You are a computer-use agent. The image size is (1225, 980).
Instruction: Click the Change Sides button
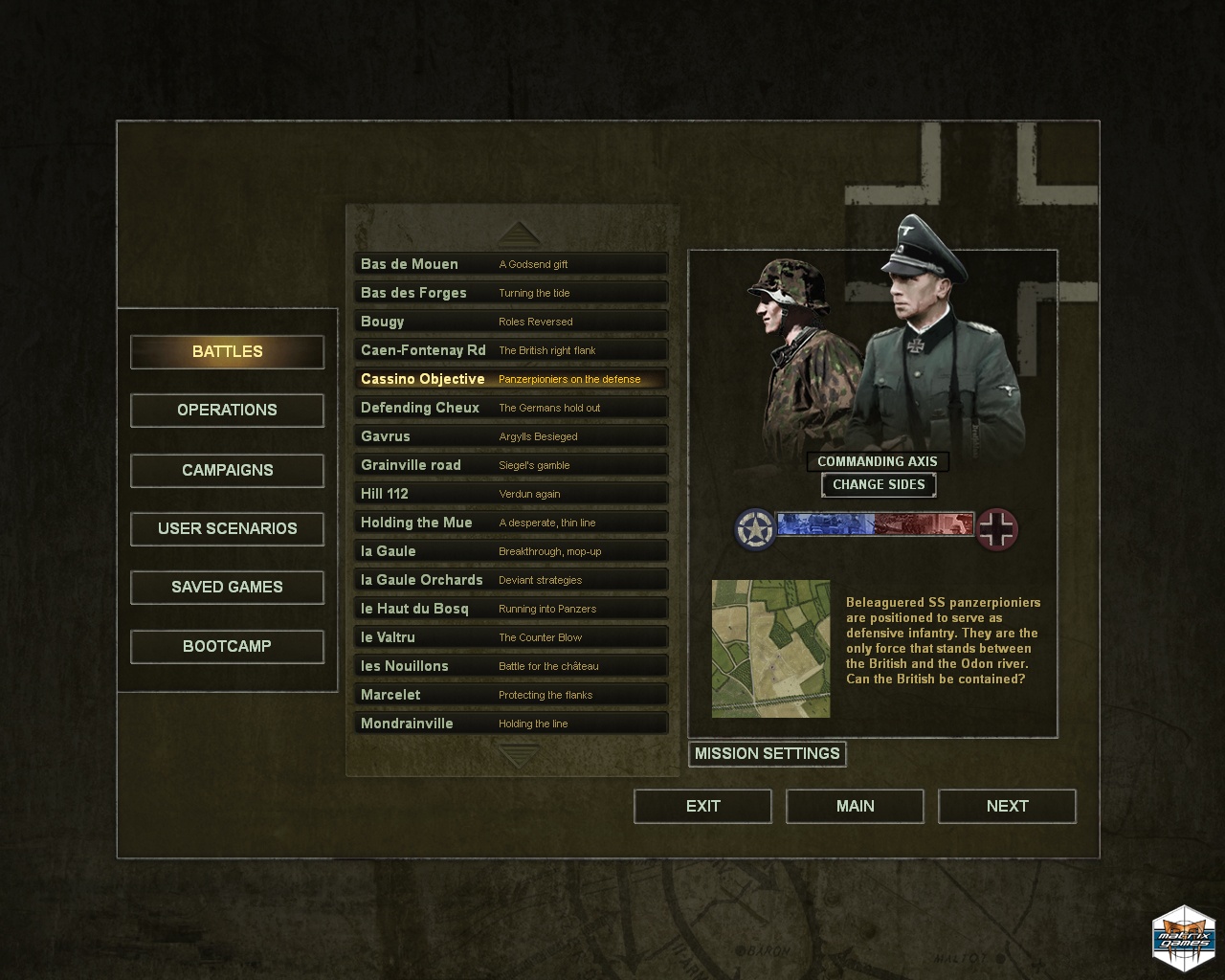(x=879, y=484)
